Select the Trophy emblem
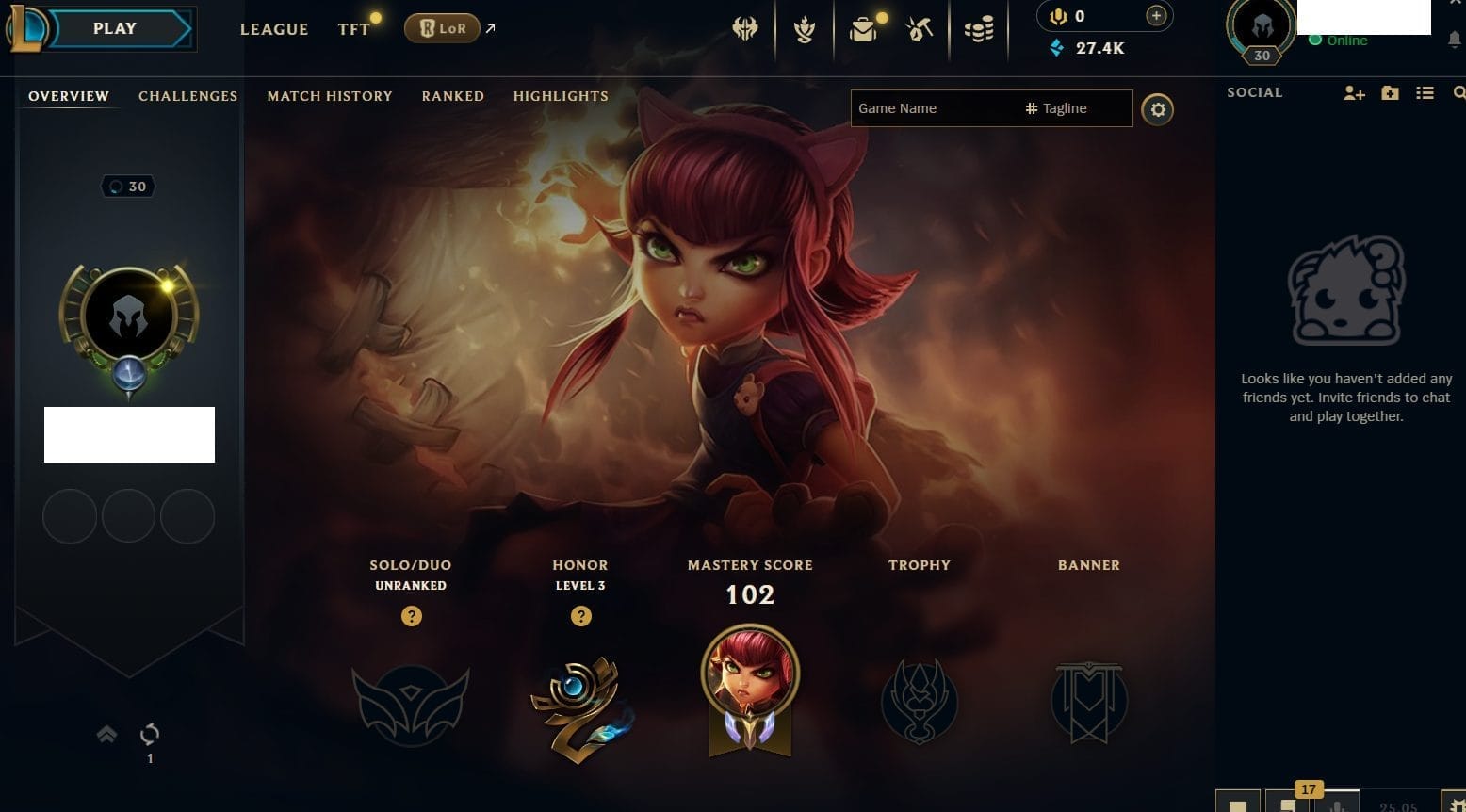Viewport: 1466px width, 812px height. click(920, 703)
